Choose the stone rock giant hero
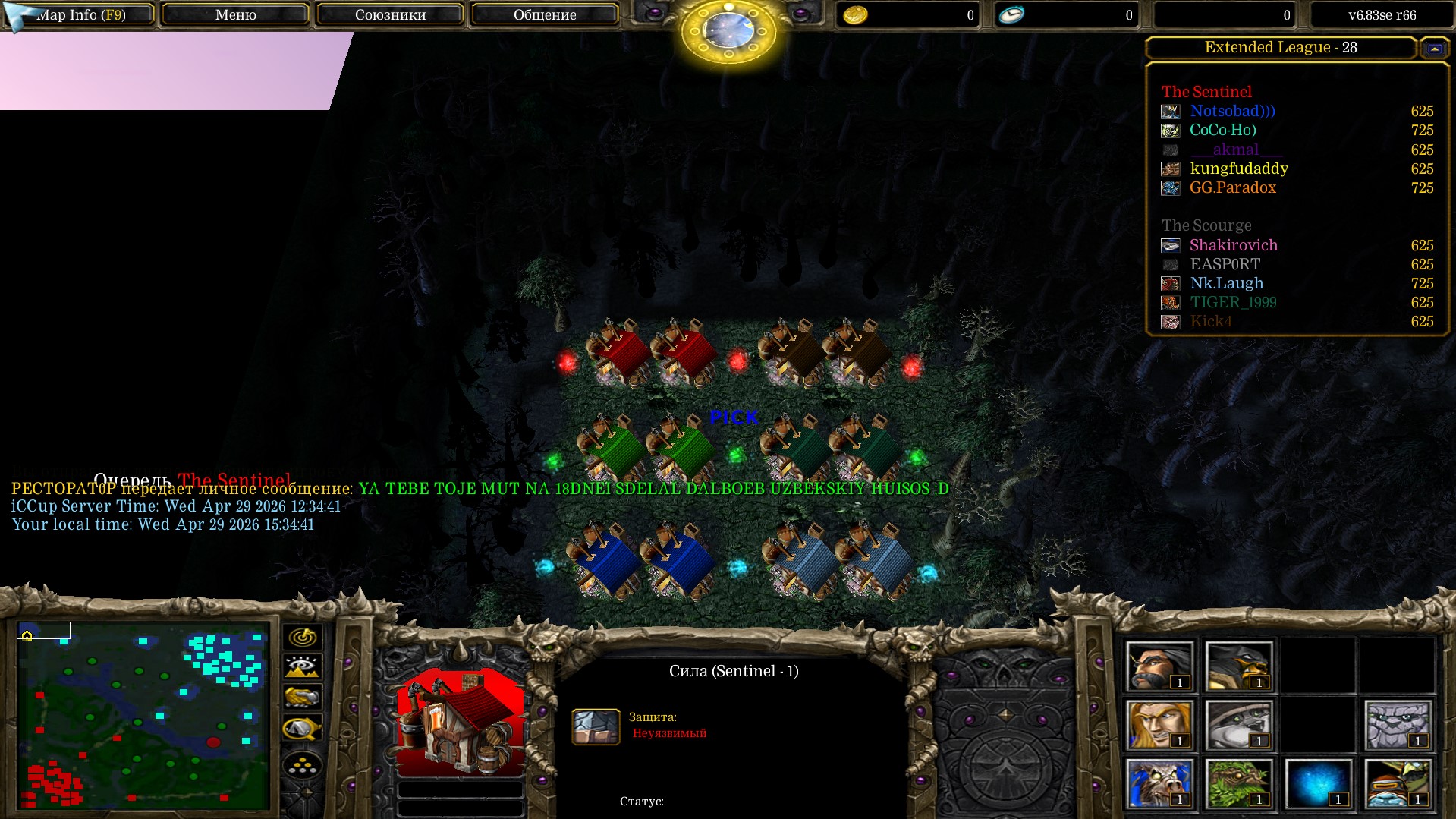The image size is (1456, 819). click(1397, 724)
